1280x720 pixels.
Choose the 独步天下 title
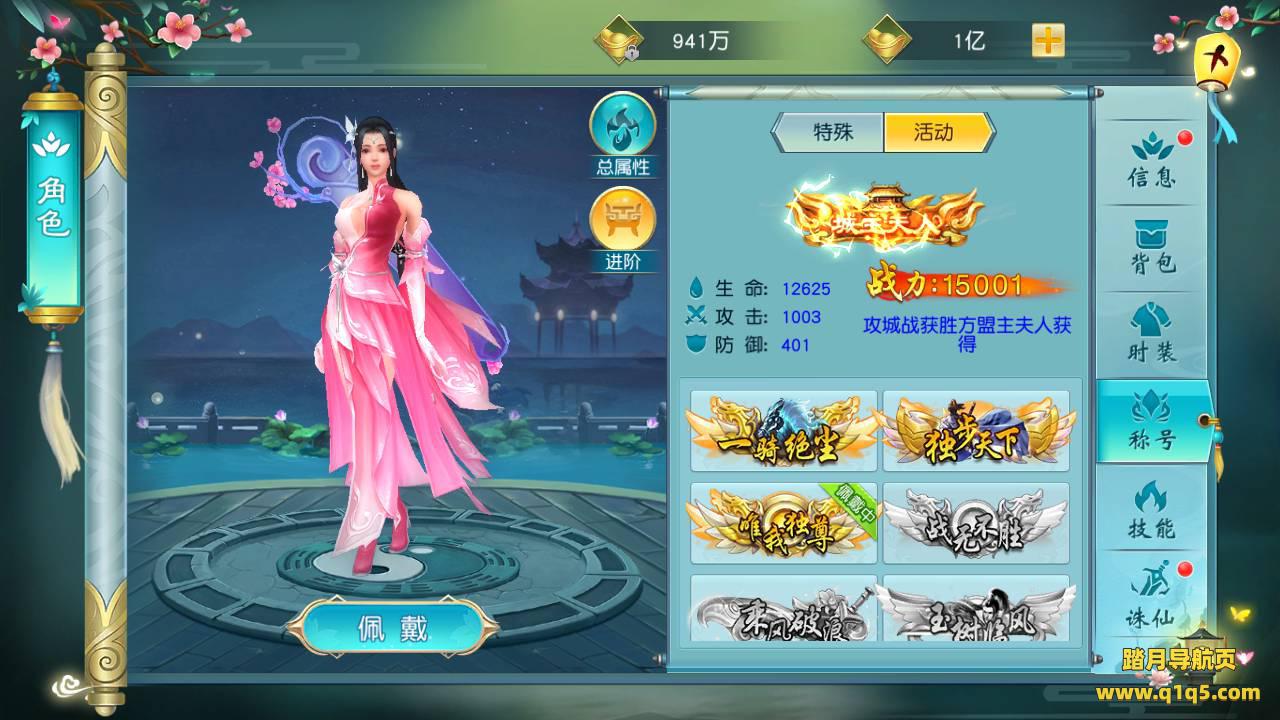(976, 432)
